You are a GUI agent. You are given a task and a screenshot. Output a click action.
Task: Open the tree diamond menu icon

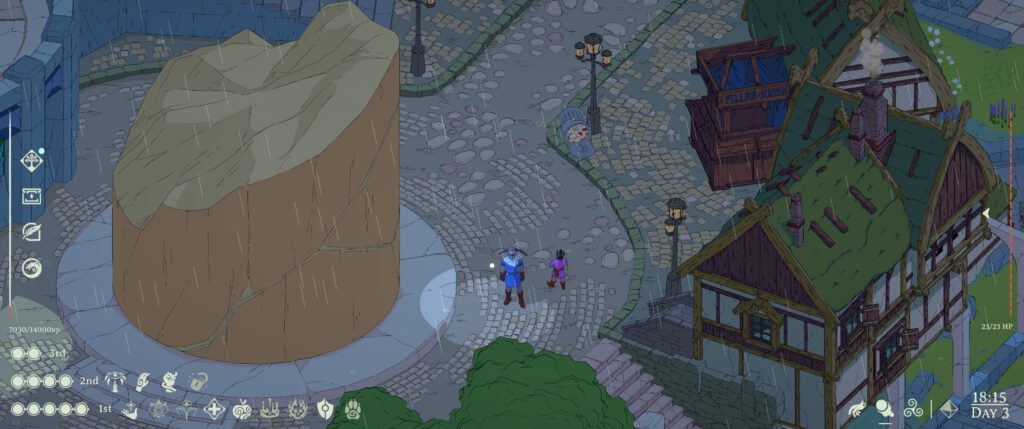[33, 160]
